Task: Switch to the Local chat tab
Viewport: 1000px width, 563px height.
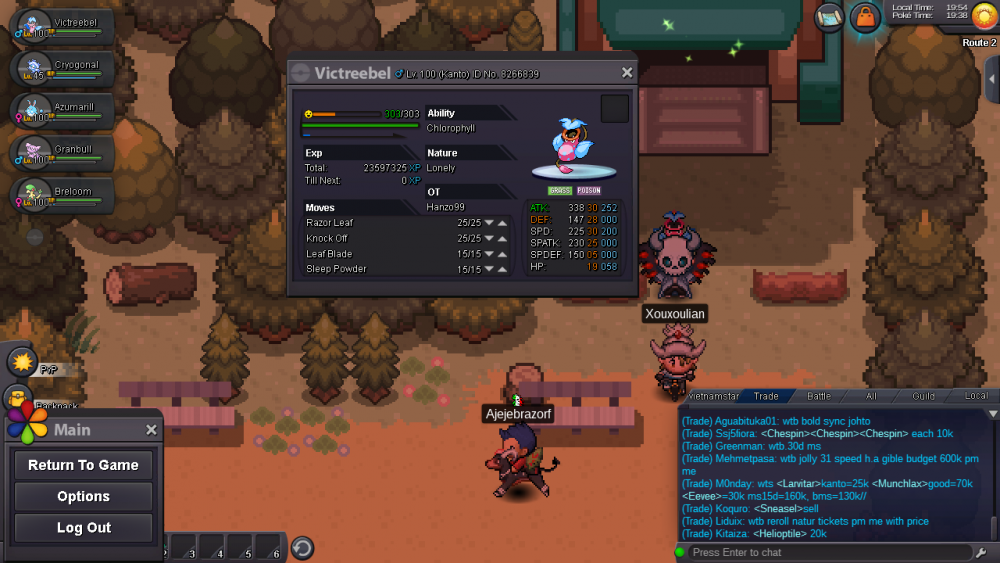Action: pos(976,397)
